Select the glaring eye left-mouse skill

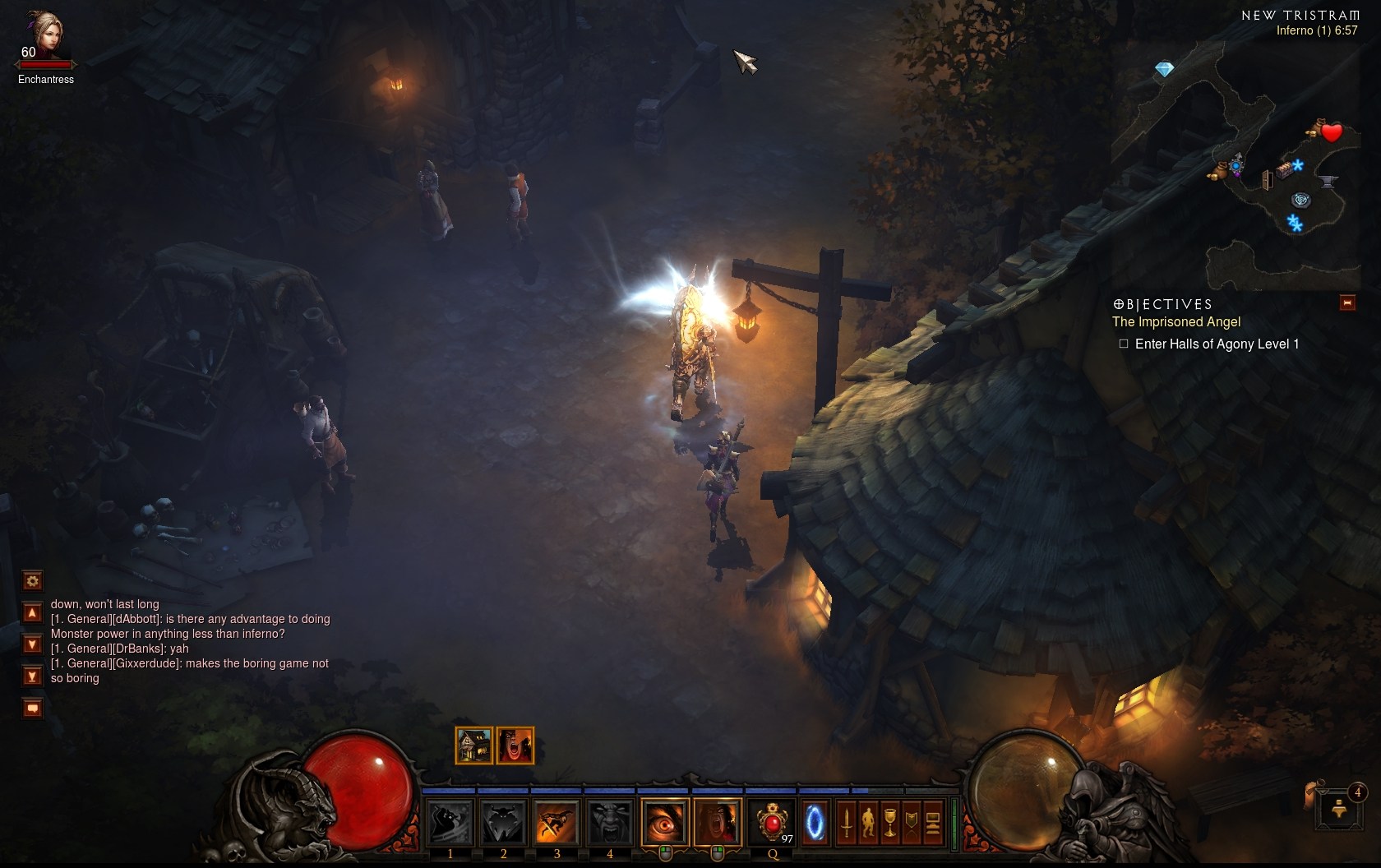point(664,821)
